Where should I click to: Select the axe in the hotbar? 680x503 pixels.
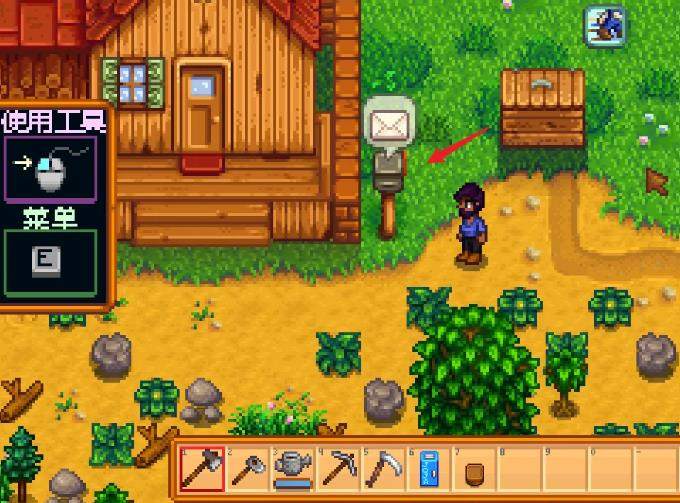coord(202,467)
